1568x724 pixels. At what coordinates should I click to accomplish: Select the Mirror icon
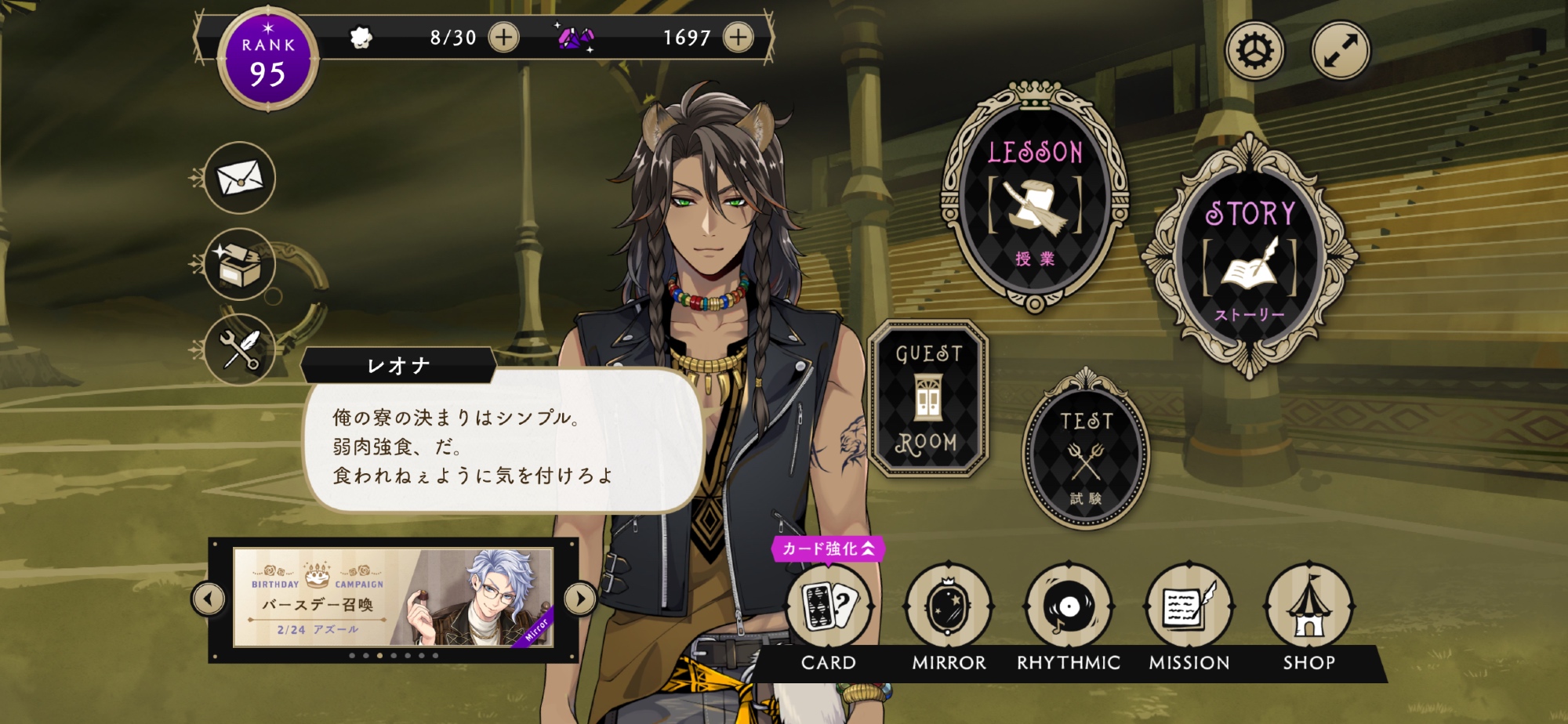pos(949,607)
